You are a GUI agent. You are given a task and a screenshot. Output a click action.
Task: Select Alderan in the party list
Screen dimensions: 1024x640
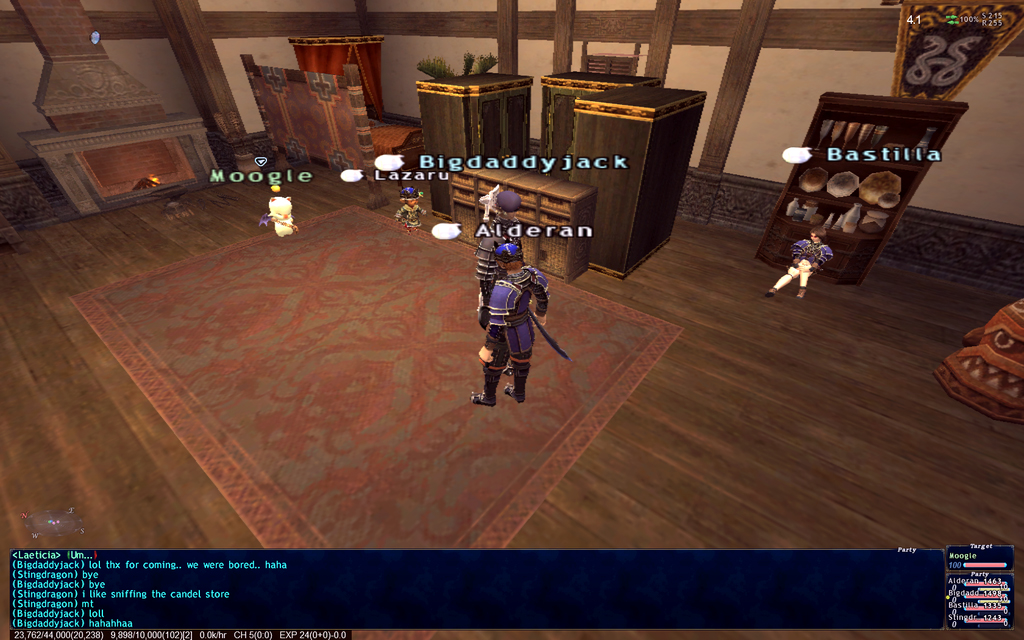(x=976, y=581)
